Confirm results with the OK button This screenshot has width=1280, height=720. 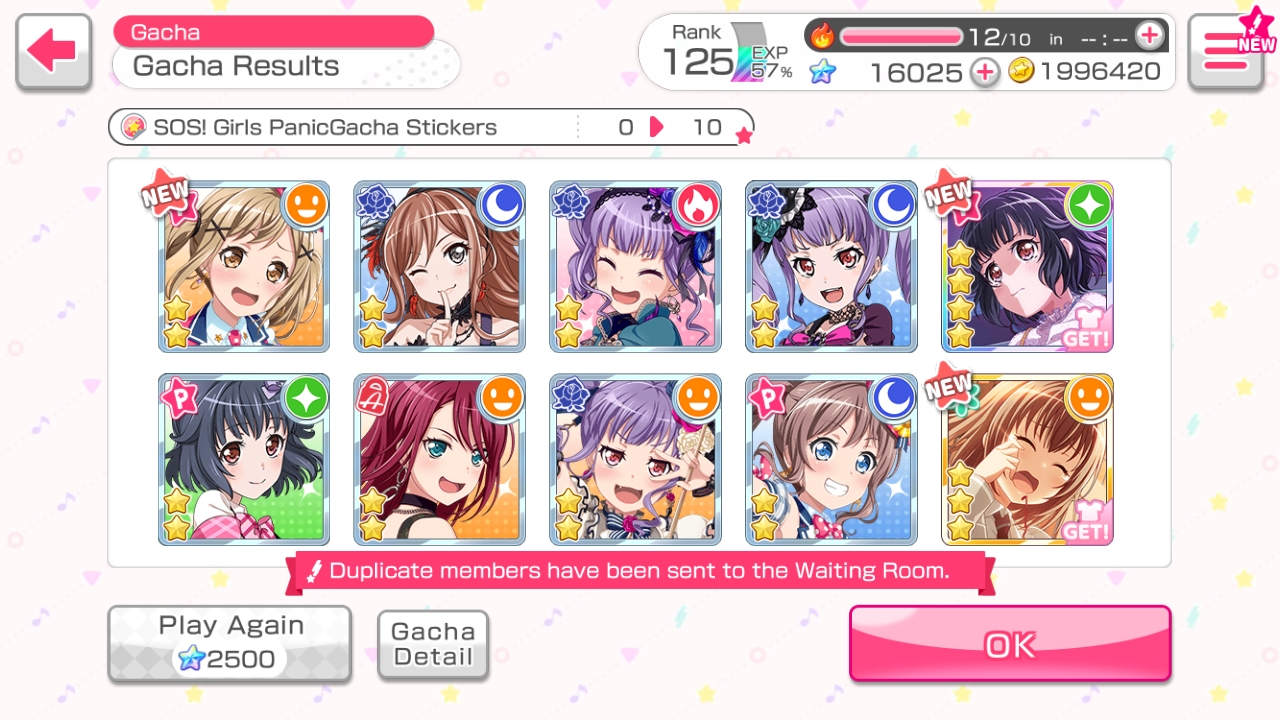pyautogui.click(x=1010, y=644)
